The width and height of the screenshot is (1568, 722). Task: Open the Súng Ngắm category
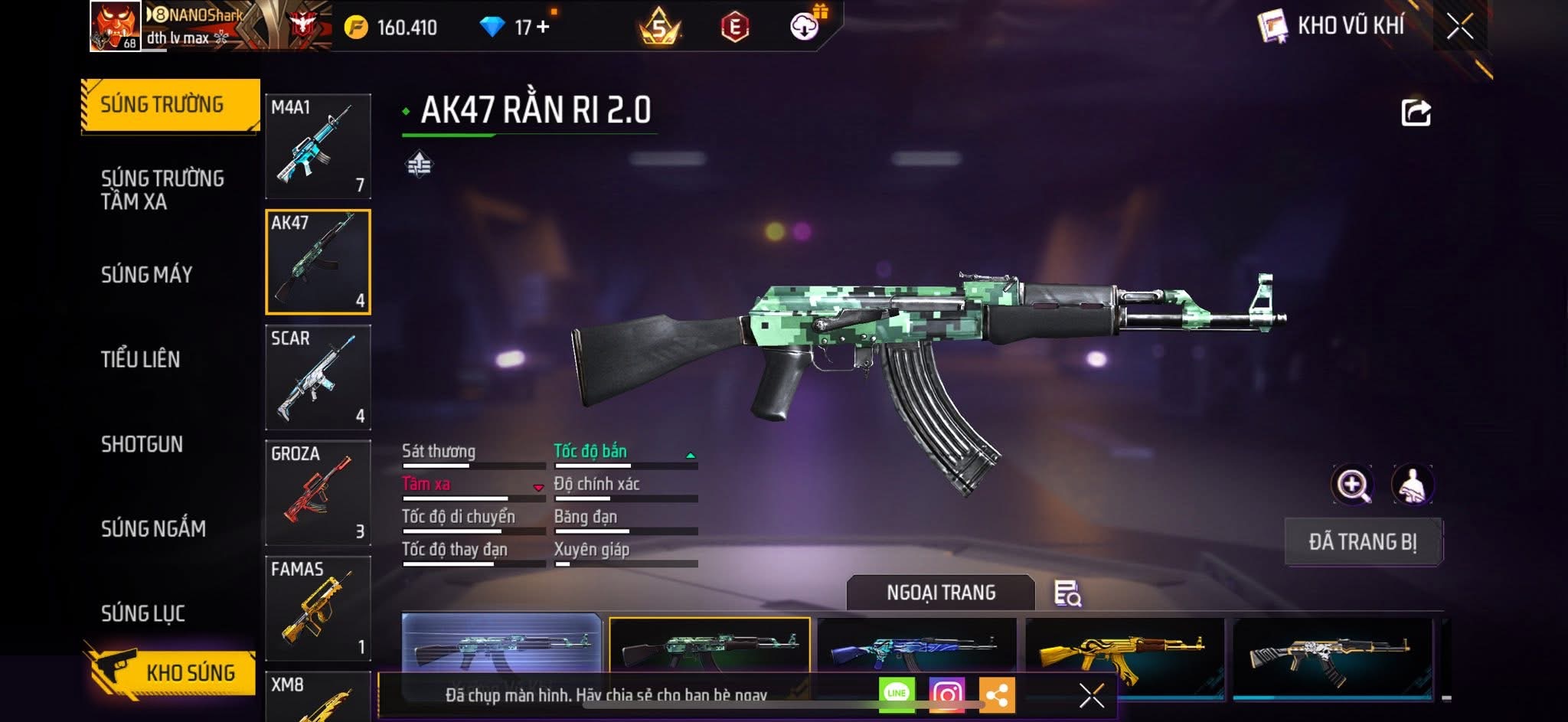click(153, 528)
